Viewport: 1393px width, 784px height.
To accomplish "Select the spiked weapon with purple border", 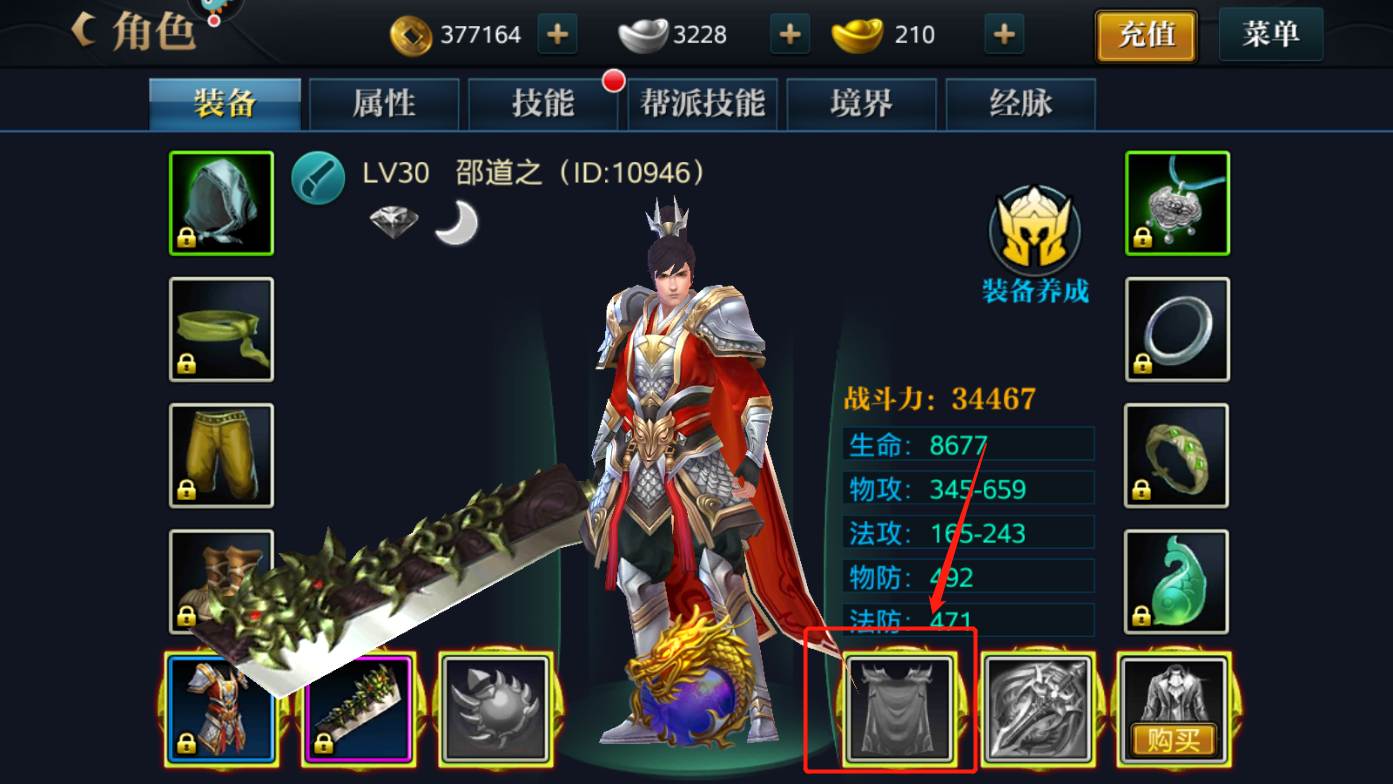I will (358, 707).
